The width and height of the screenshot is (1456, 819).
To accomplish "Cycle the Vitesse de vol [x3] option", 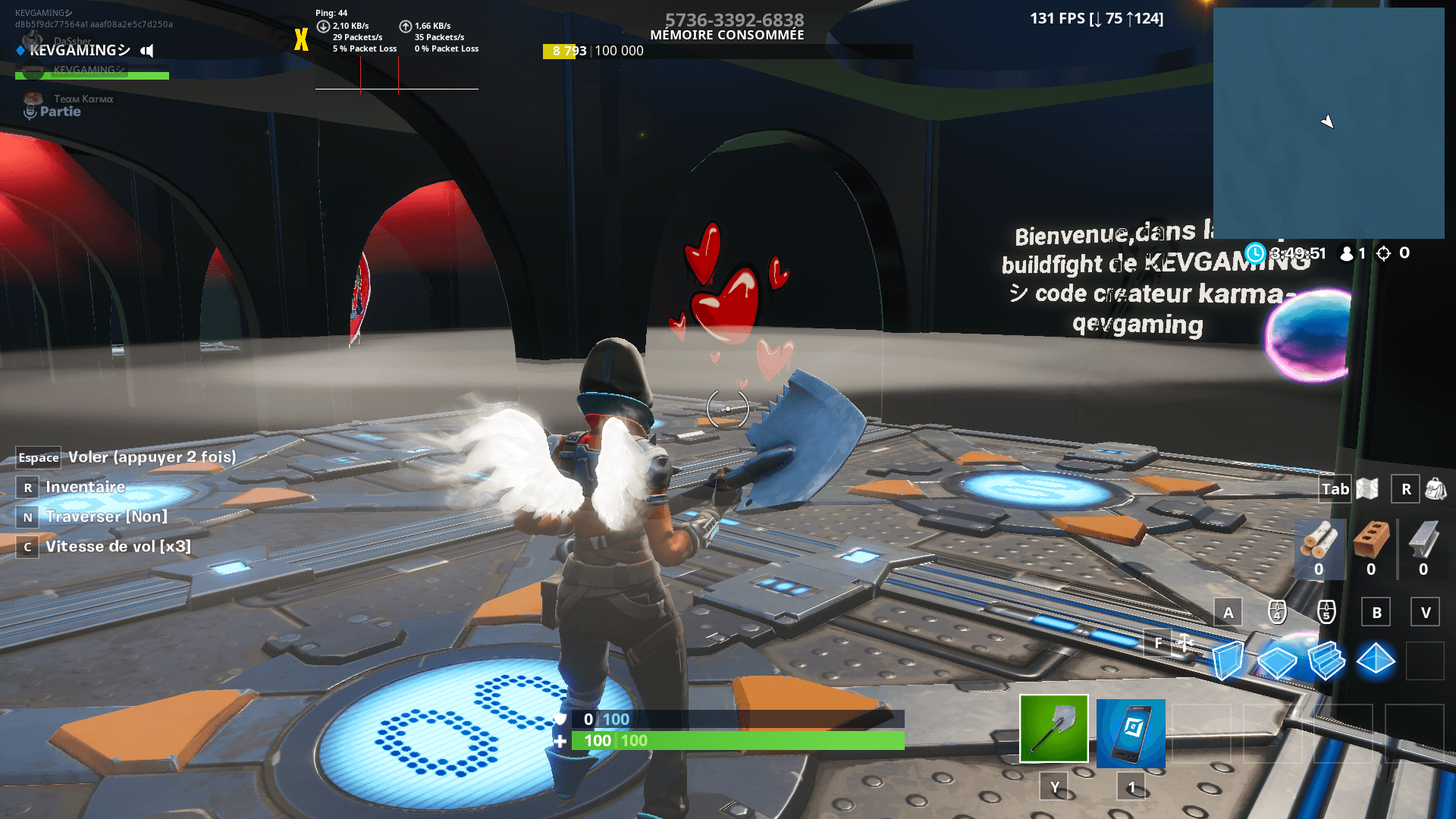I will pyautogui.click(x=118, y=546).
